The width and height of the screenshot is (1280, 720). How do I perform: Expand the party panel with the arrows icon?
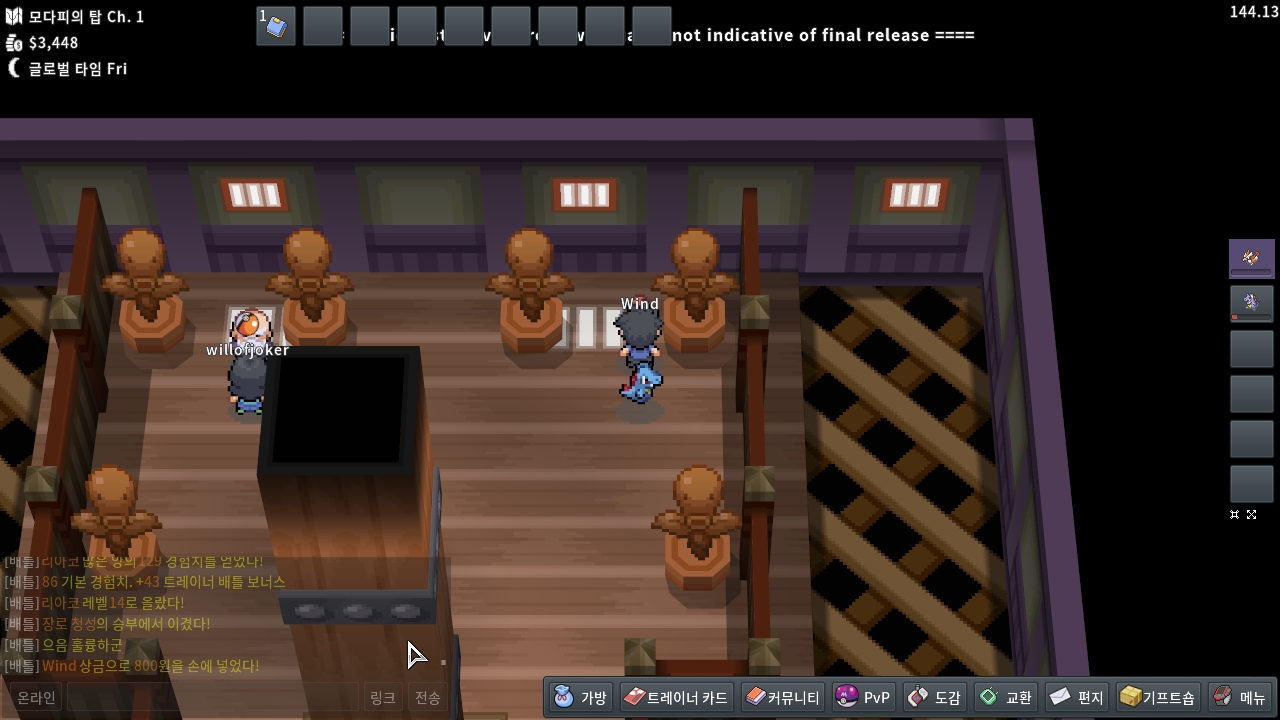click(x=1251, y=514)
